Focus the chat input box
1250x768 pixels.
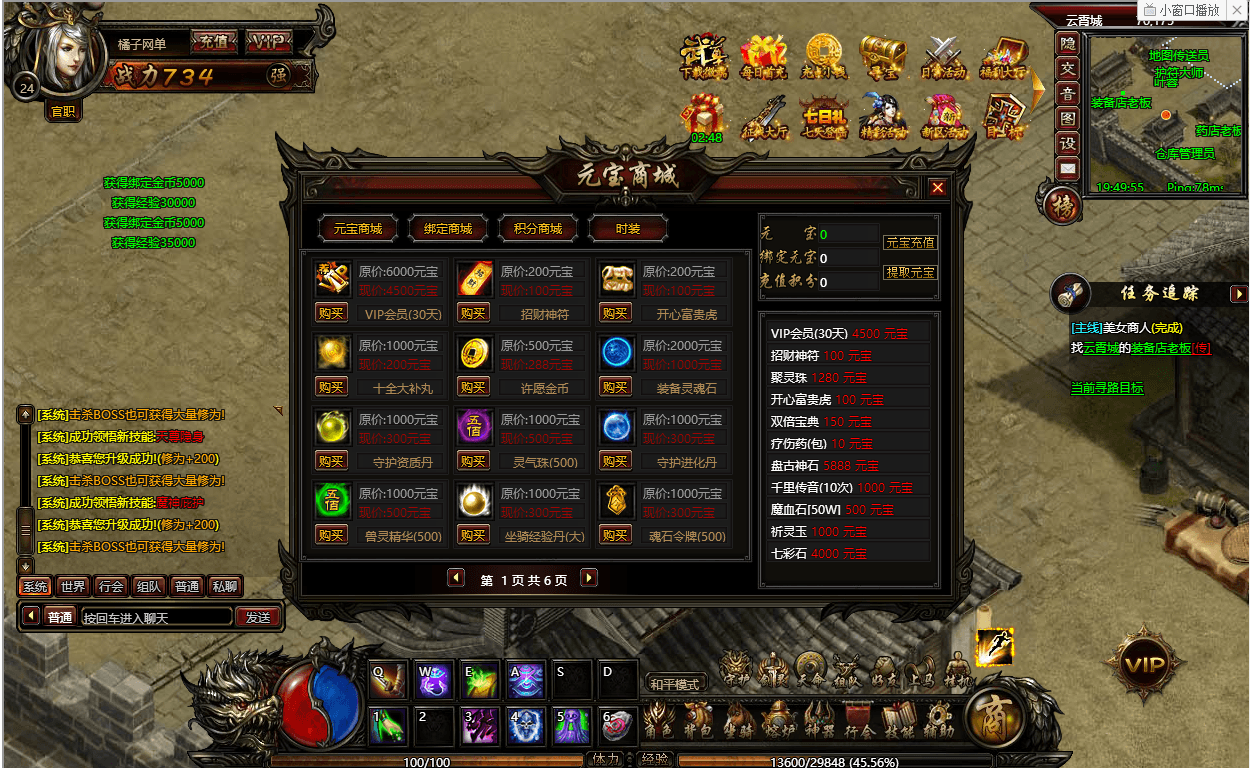click(x=156, y=617)
